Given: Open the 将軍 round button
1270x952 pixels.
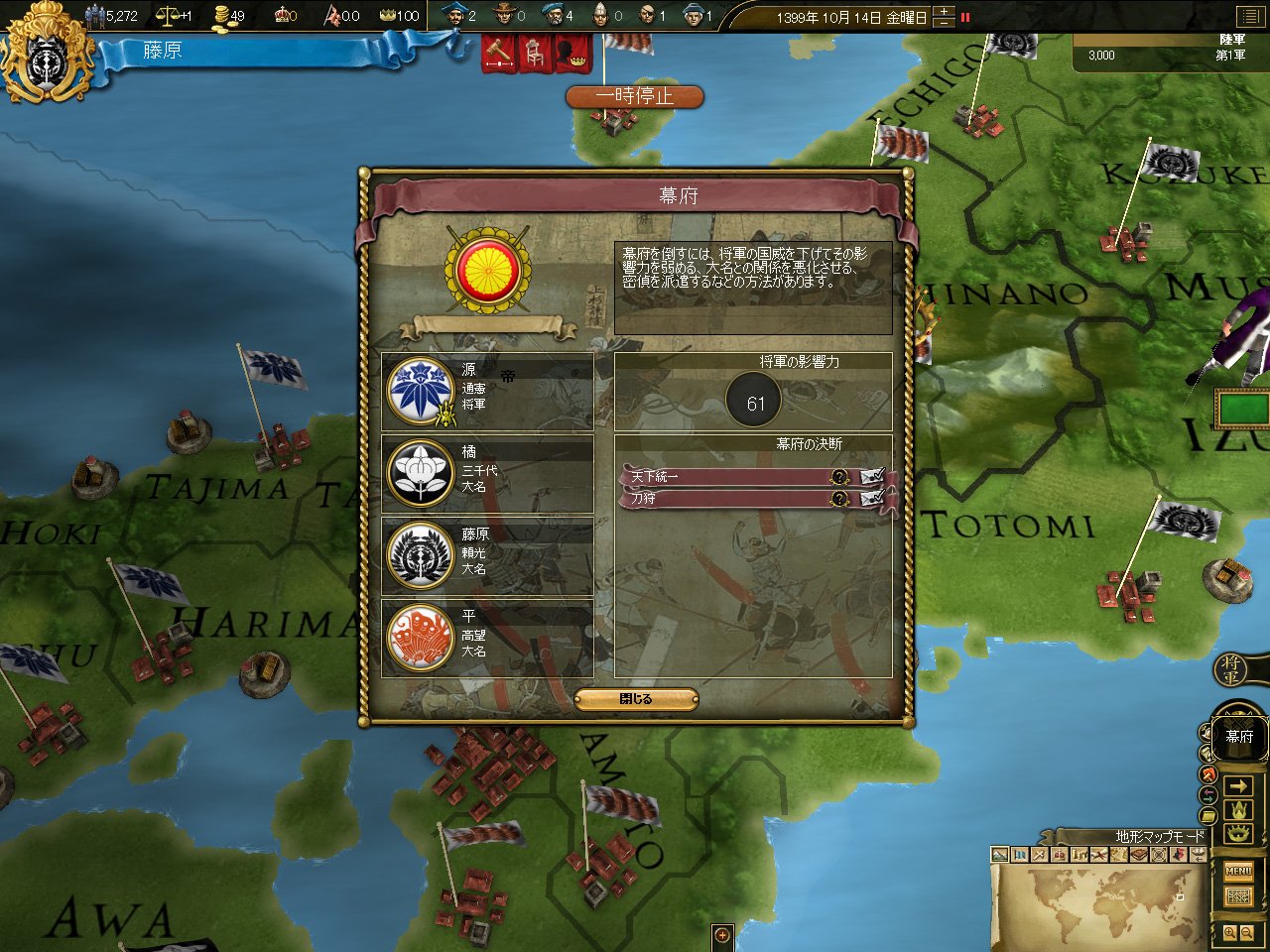Looking at the screenshot, I should [1231, 670].
